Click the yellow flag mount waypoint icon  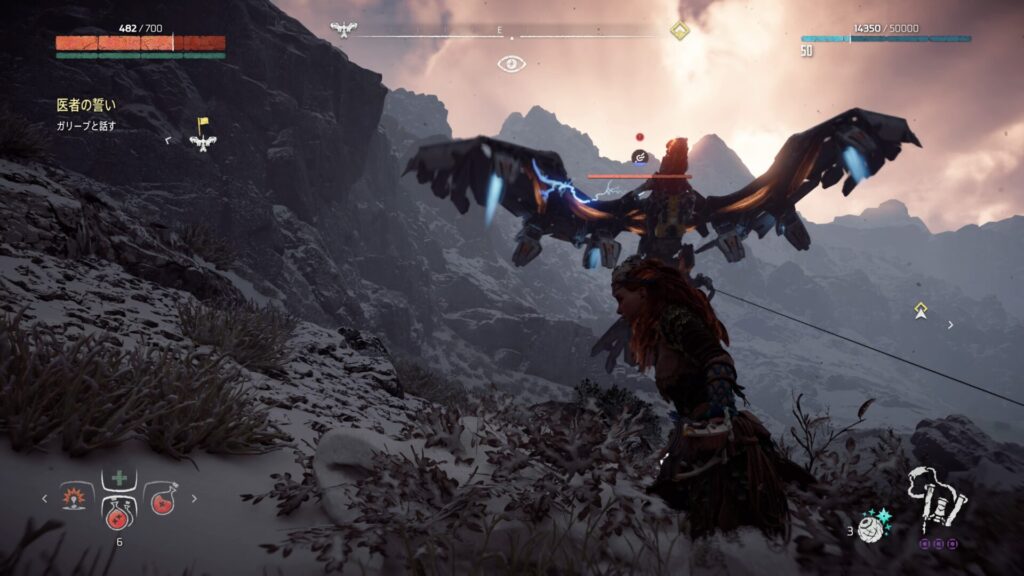[x=203, y=136]
